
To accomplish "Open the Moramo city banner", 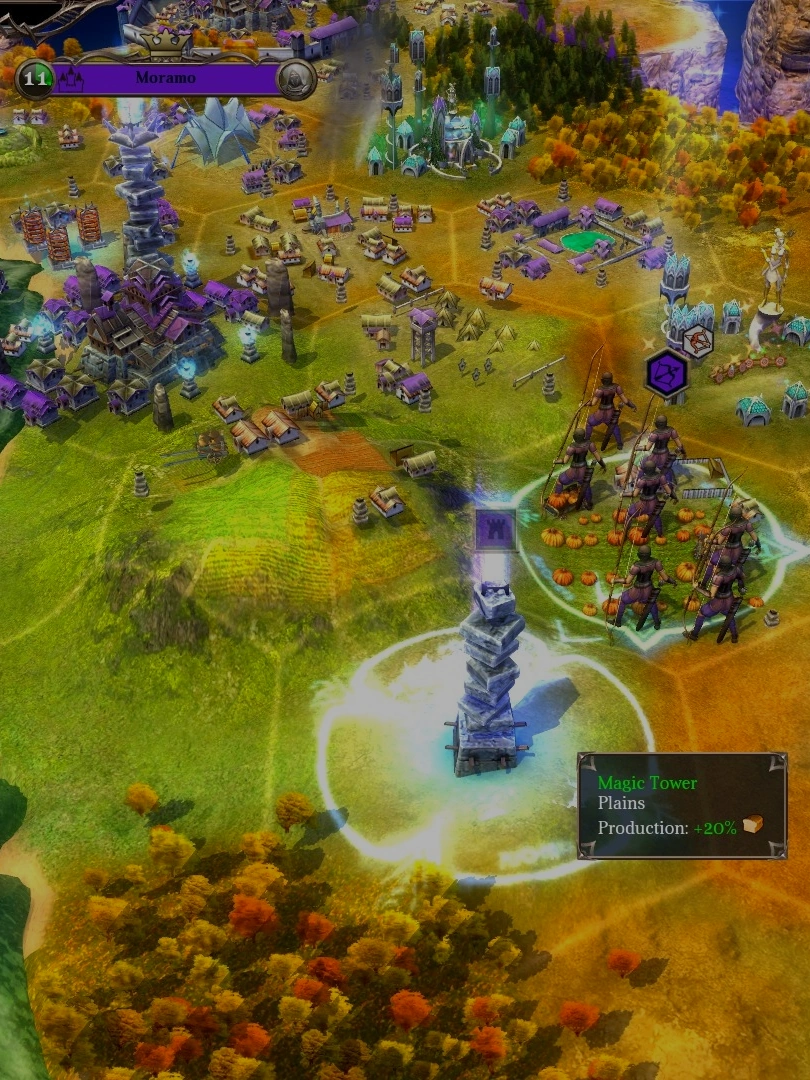I will pos(165,78).
